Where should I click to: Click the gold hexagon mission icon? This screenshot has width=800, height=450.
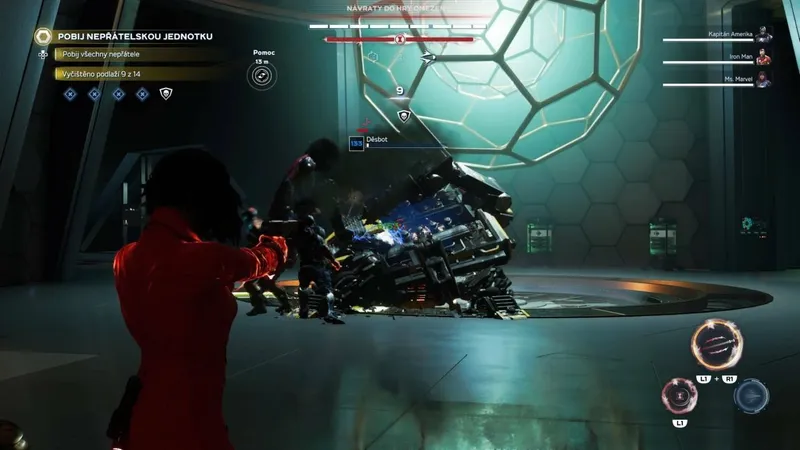pyautogui.click(x=43, y=36)
